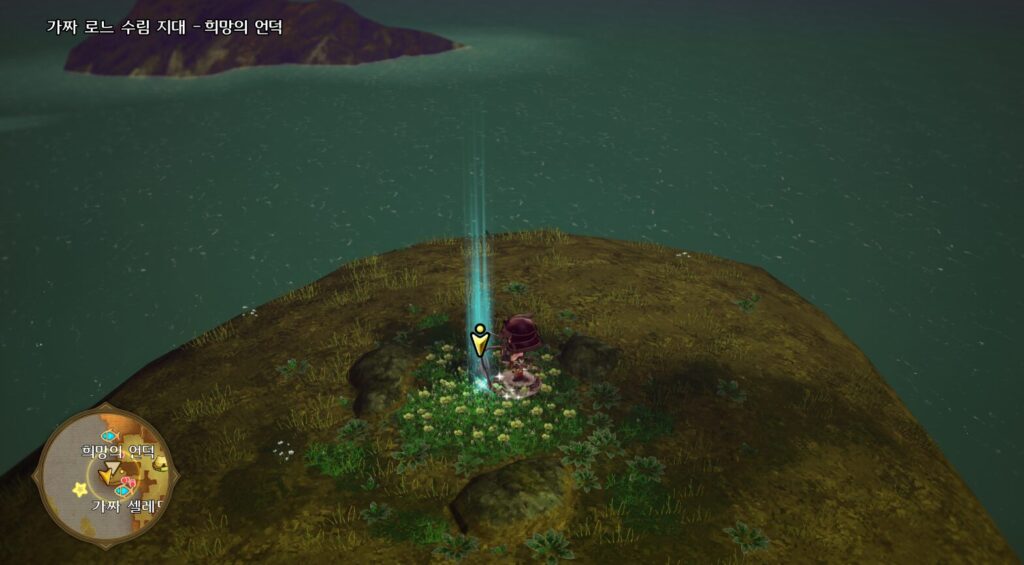This screenshot has height=565, width=1024.
Task: Select the yellow star marker on minimap
Action: click(79, 489)
